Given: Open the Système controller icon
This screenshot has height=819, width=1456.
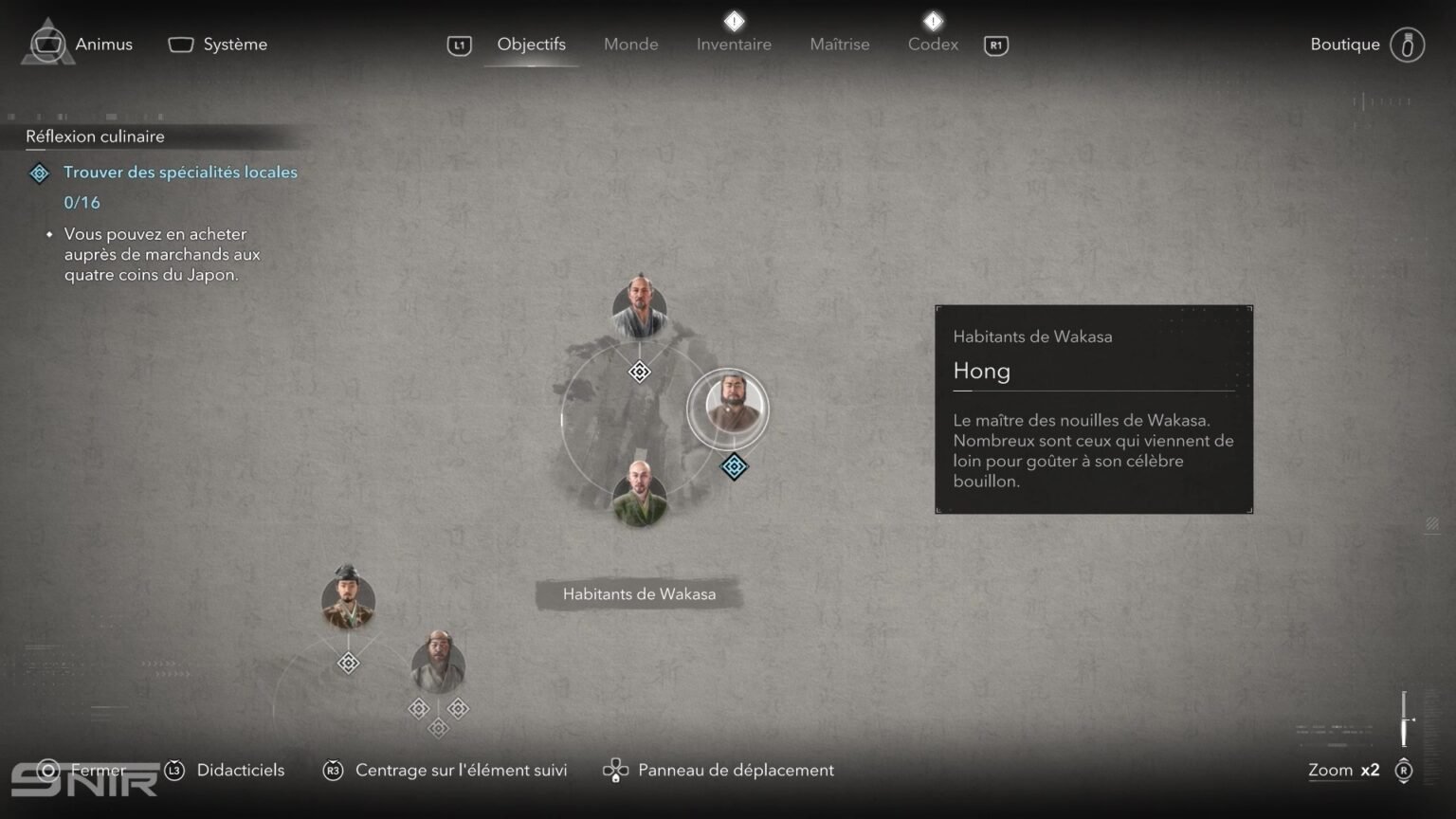Looking at the screenshot, I should tap(180, 43).
